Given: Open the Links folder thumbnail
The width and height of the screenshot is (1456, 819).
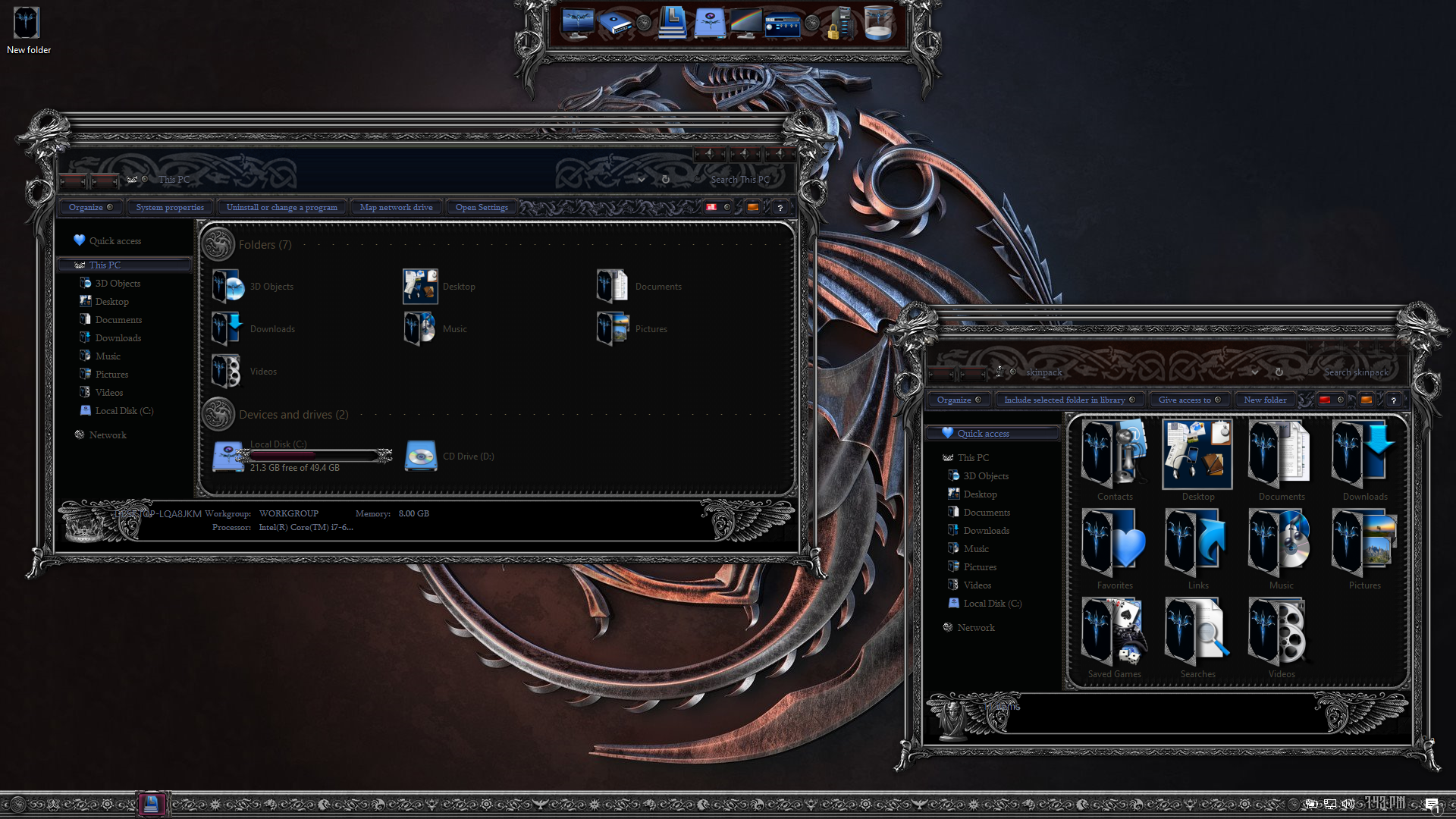Looking at the screenshot, I should coord(1198,544).
